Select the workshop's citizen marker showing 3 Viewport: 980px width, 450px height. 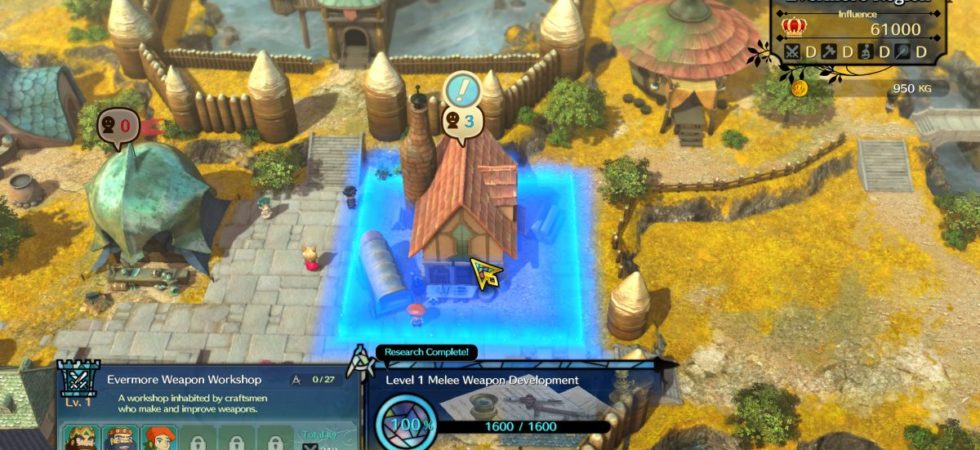point(460,123)
